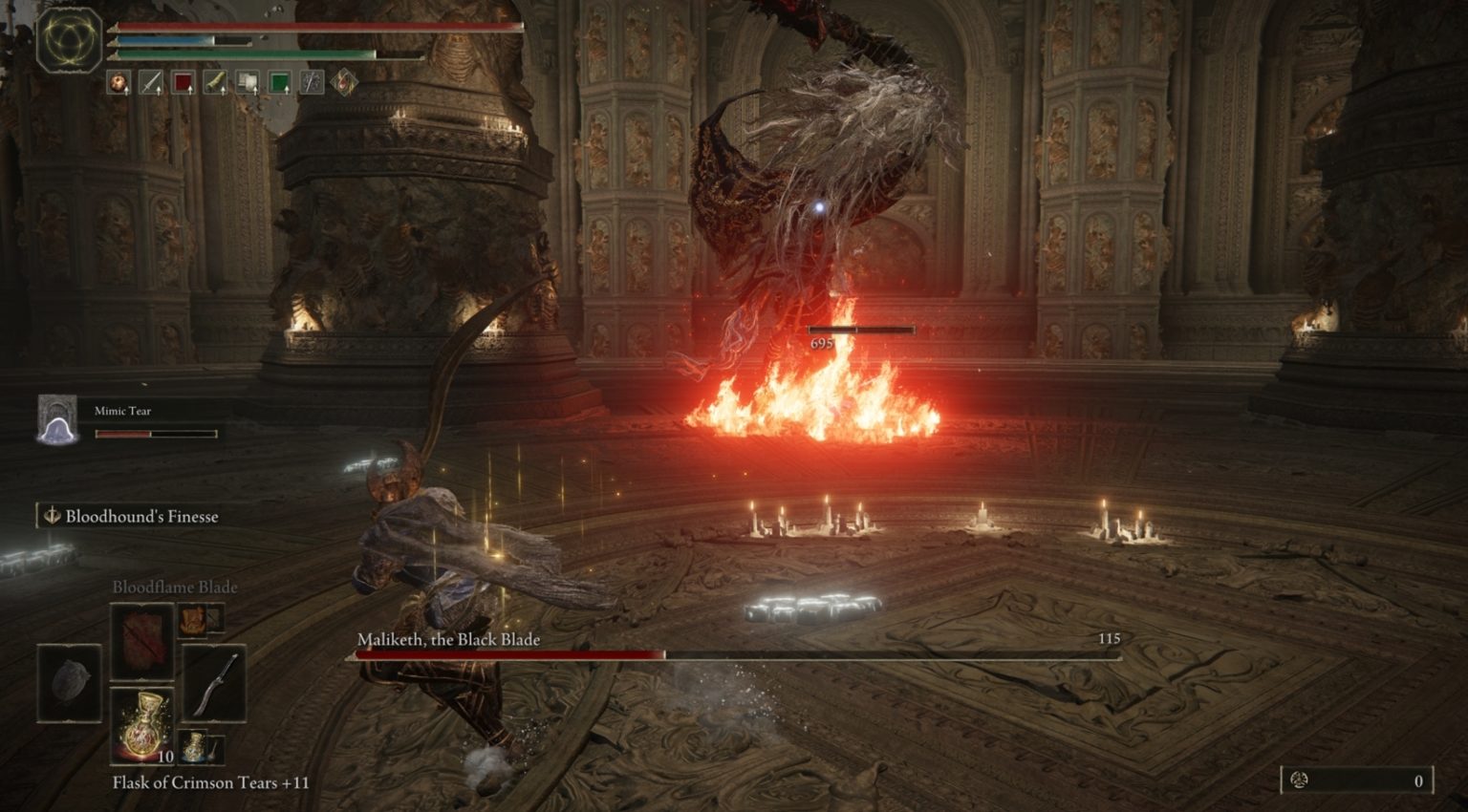Click the Bloodflame Blade label text
The height and width of the screenshot is (812, 1468).
pos(174,588)
